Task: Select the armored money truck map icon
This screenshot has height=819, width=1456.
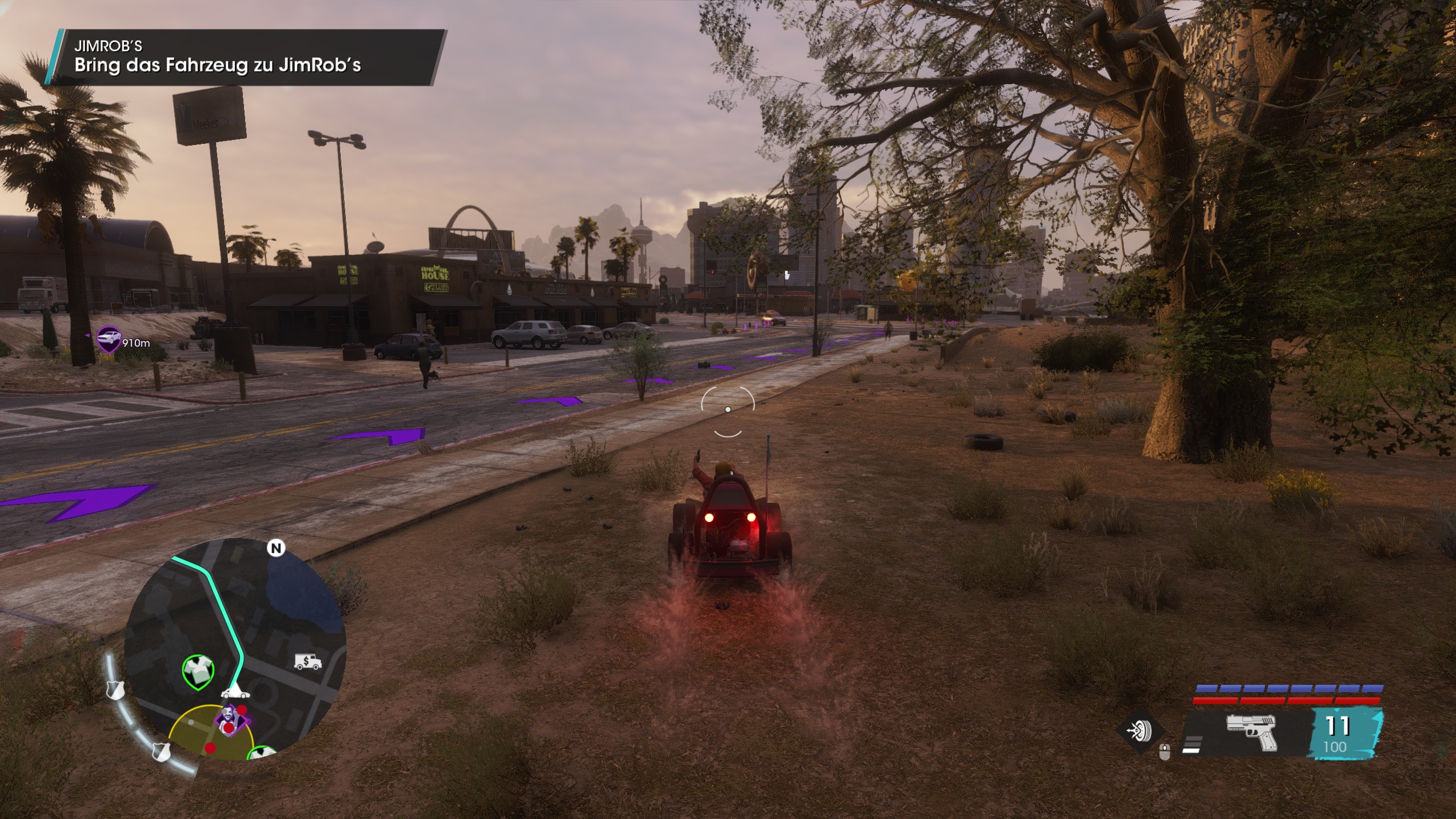Action: (308, 661)
